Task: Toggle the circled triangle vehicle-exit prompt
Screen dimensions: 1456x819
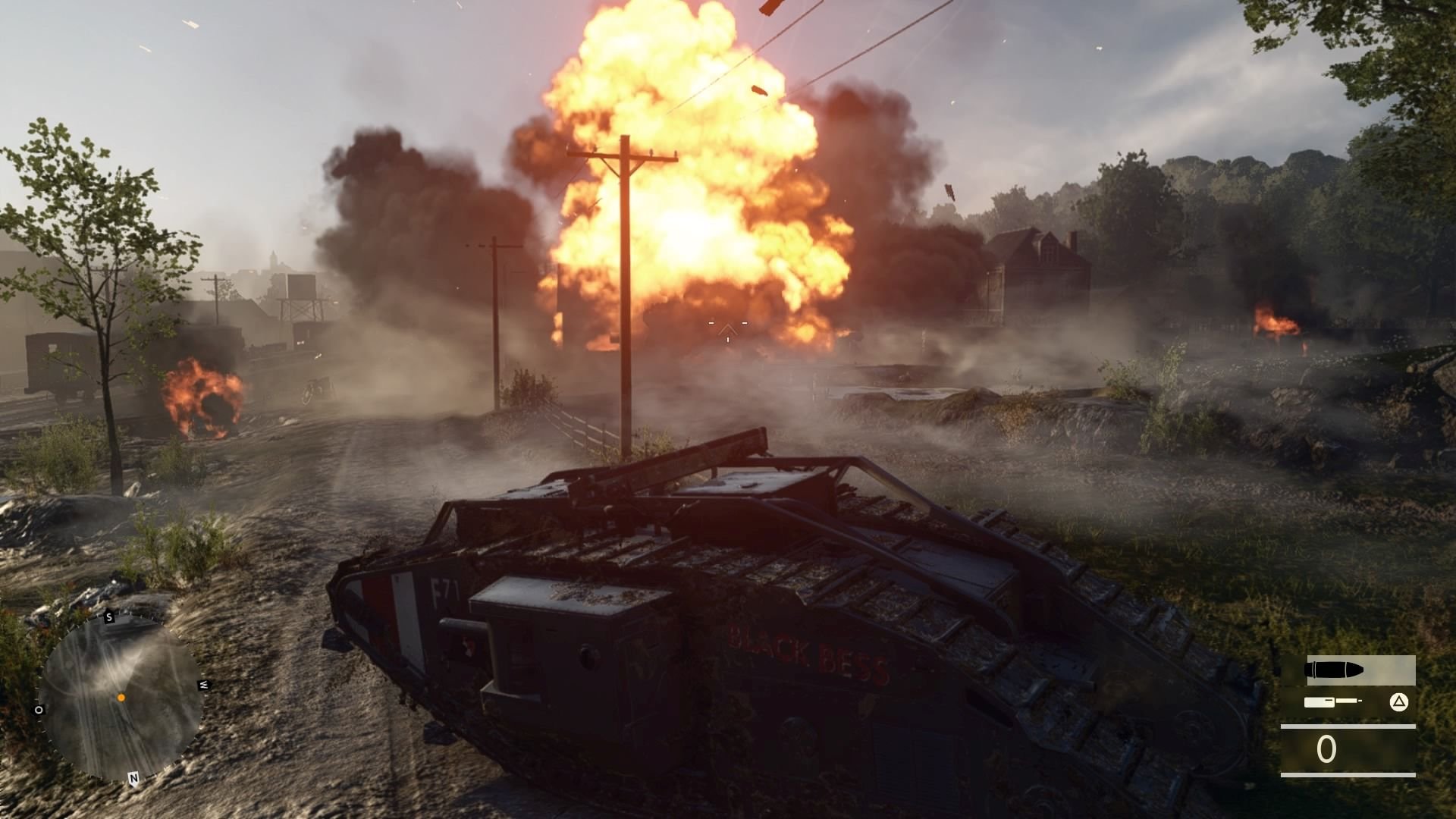Action: point(1398,701)
